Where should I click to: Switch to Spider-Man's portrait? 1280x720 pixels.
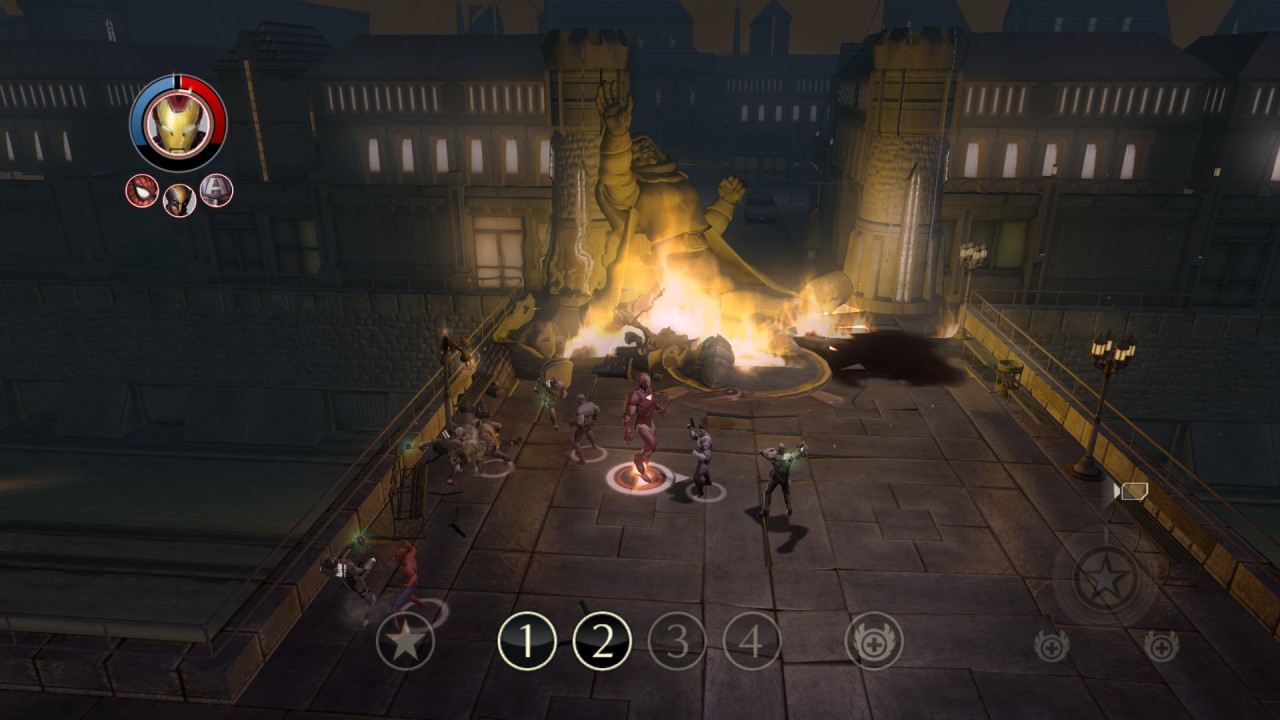142,190
